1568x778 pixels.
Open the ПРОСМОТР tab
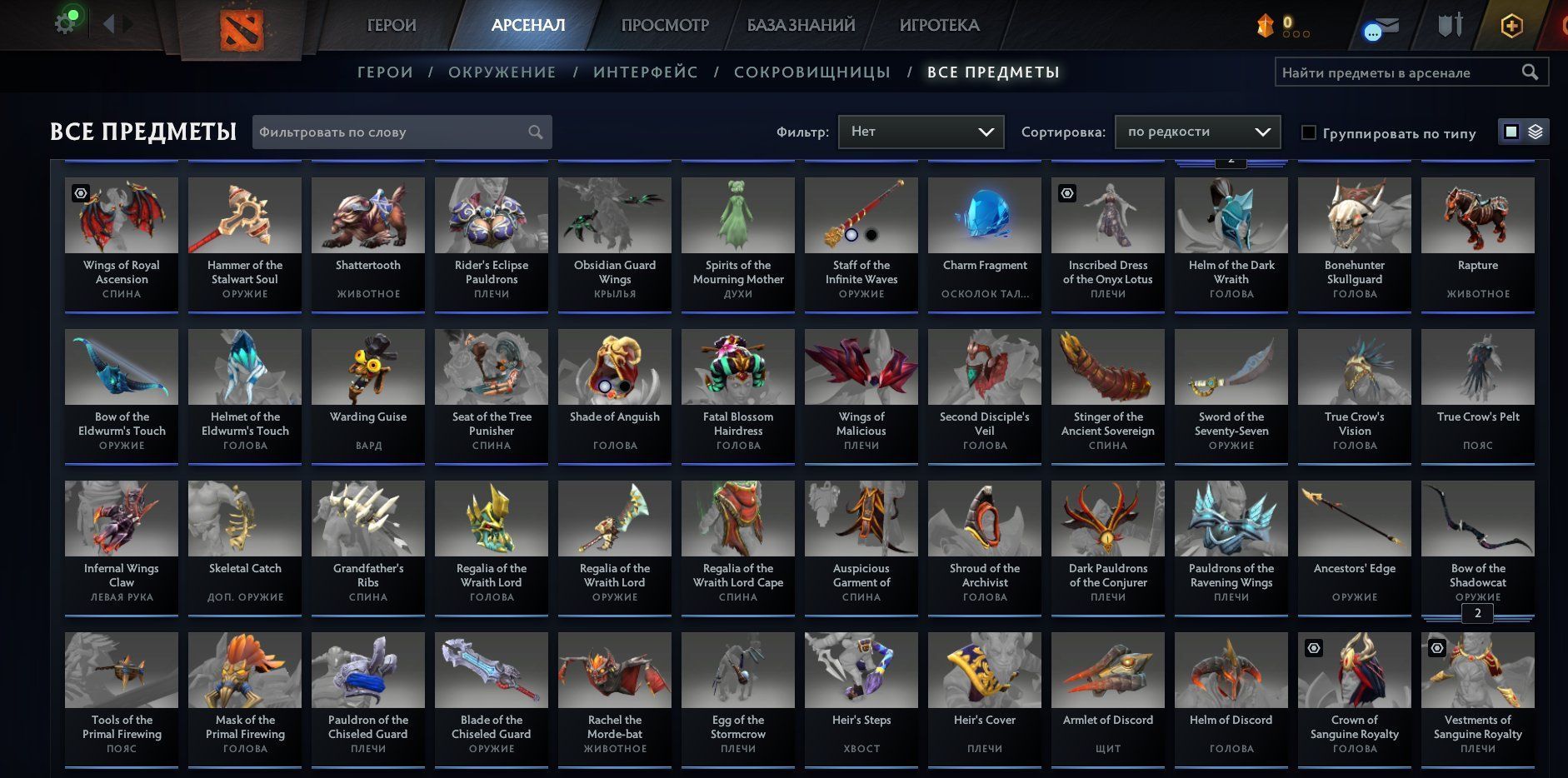665,25
